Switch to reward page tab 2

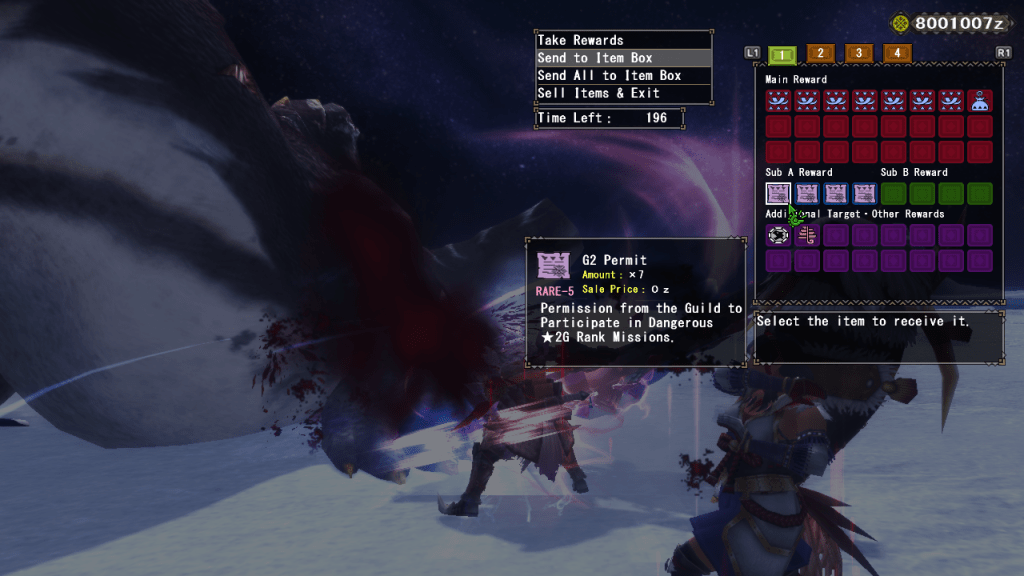coord(820,53)
